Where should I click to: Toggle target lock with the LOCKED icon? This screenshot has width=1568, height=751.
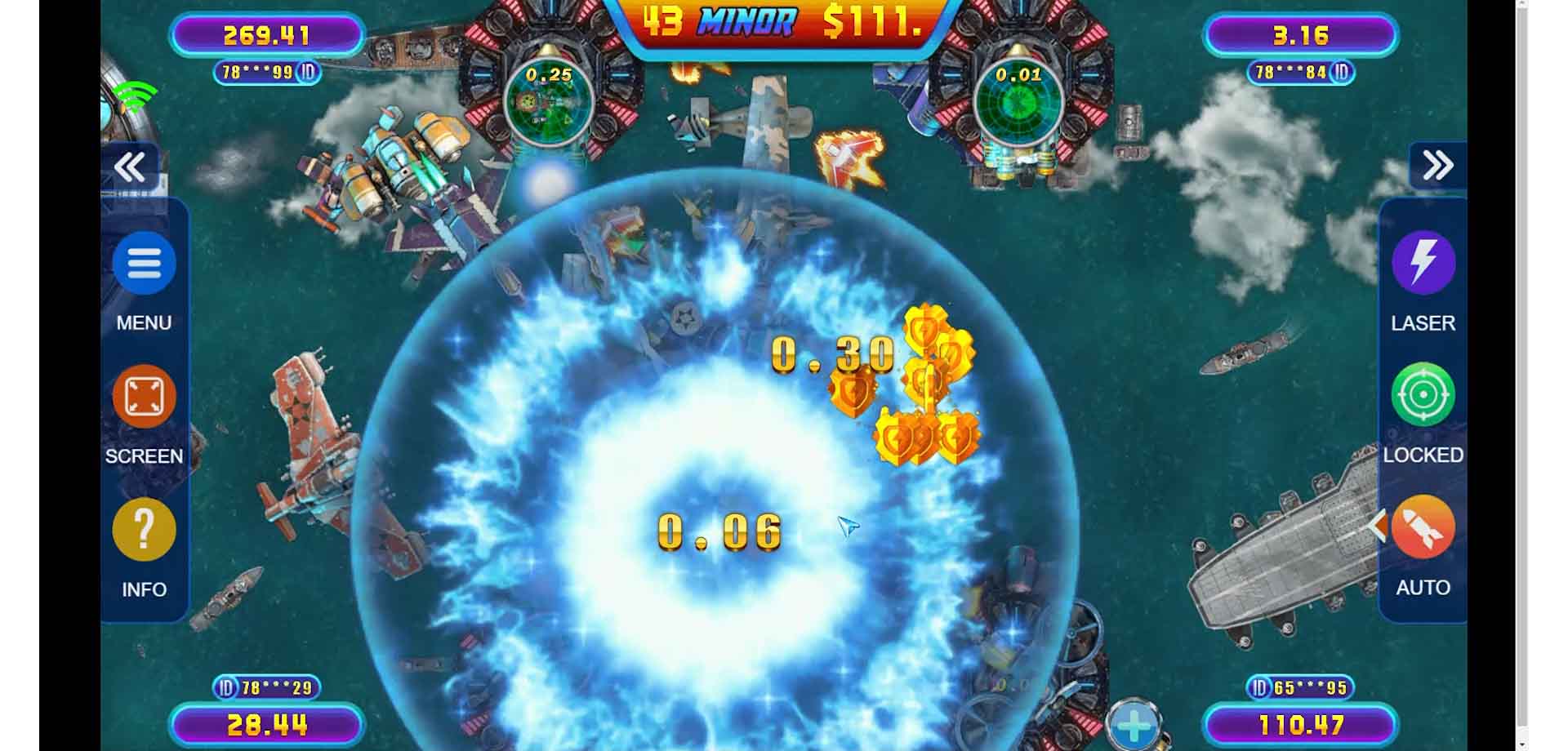click(1422, 395)
